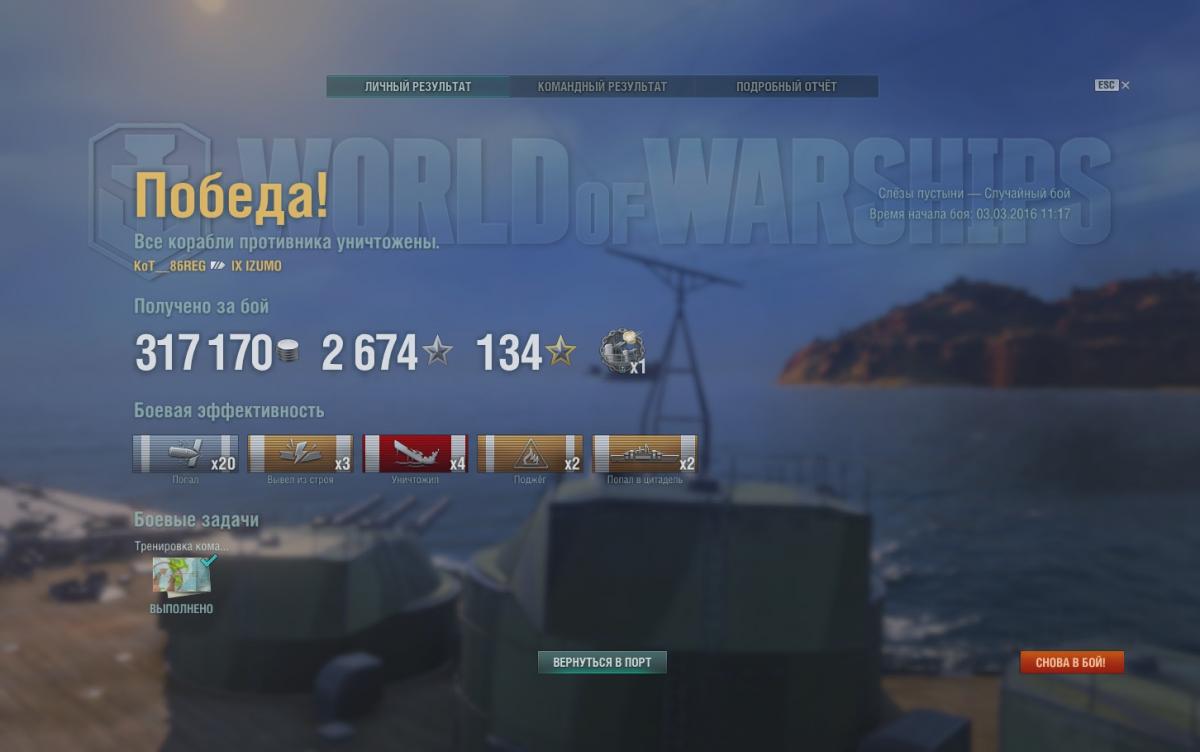The height and width of the screenshot is (752, 1200).
Task: Close the battle results screen
Action: [x=1125, y=86]
